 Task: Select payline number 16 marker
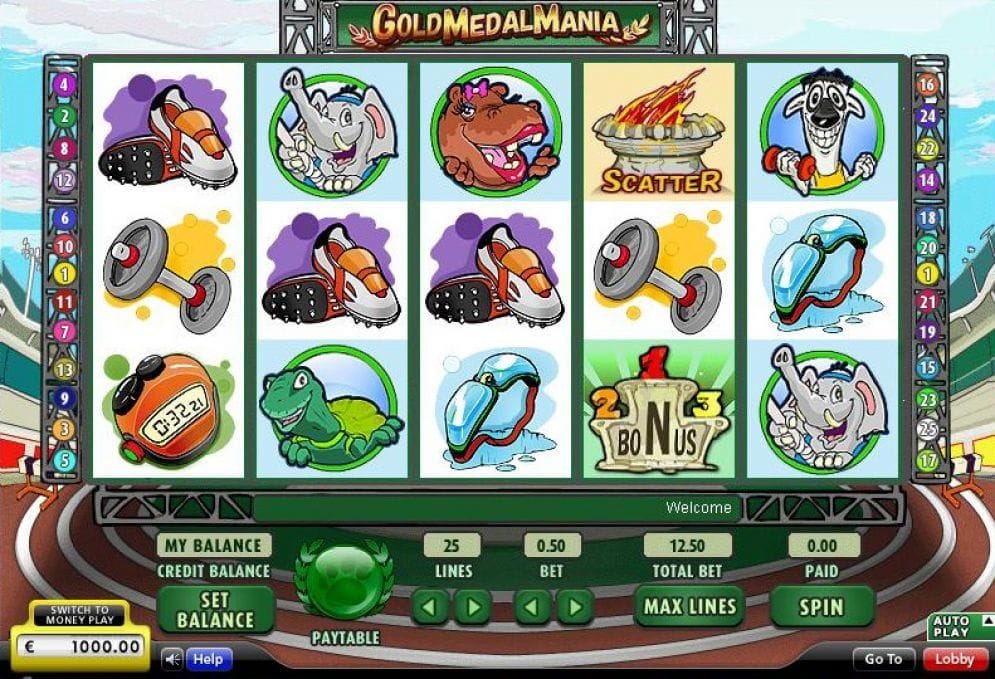pyautogui.click(x=928, y=85)
